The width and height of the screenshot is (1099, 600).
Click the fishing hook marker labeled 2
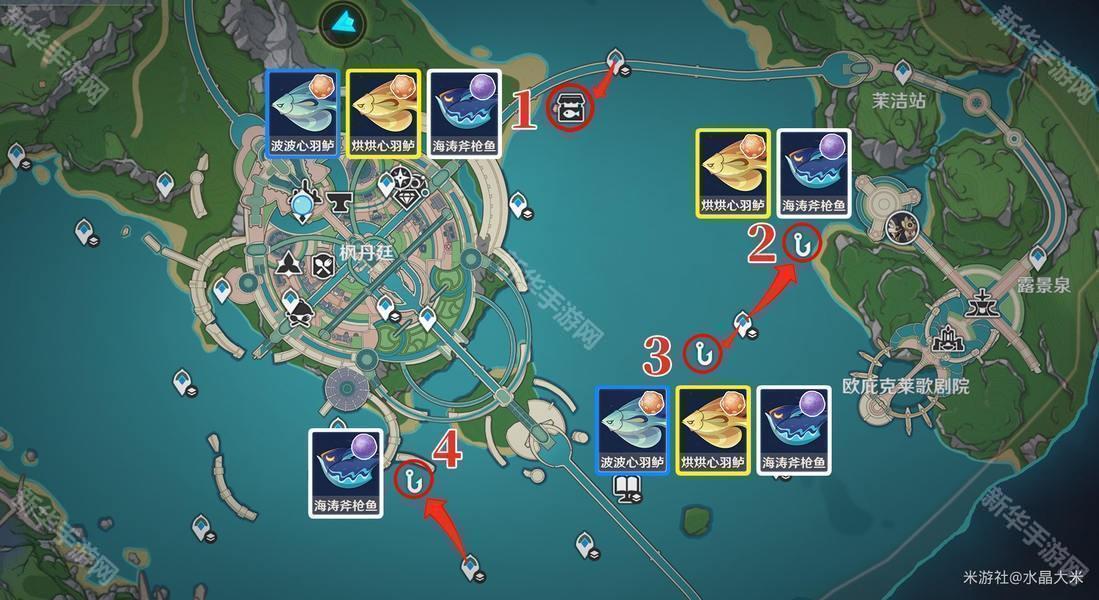[x=801, y=242]
